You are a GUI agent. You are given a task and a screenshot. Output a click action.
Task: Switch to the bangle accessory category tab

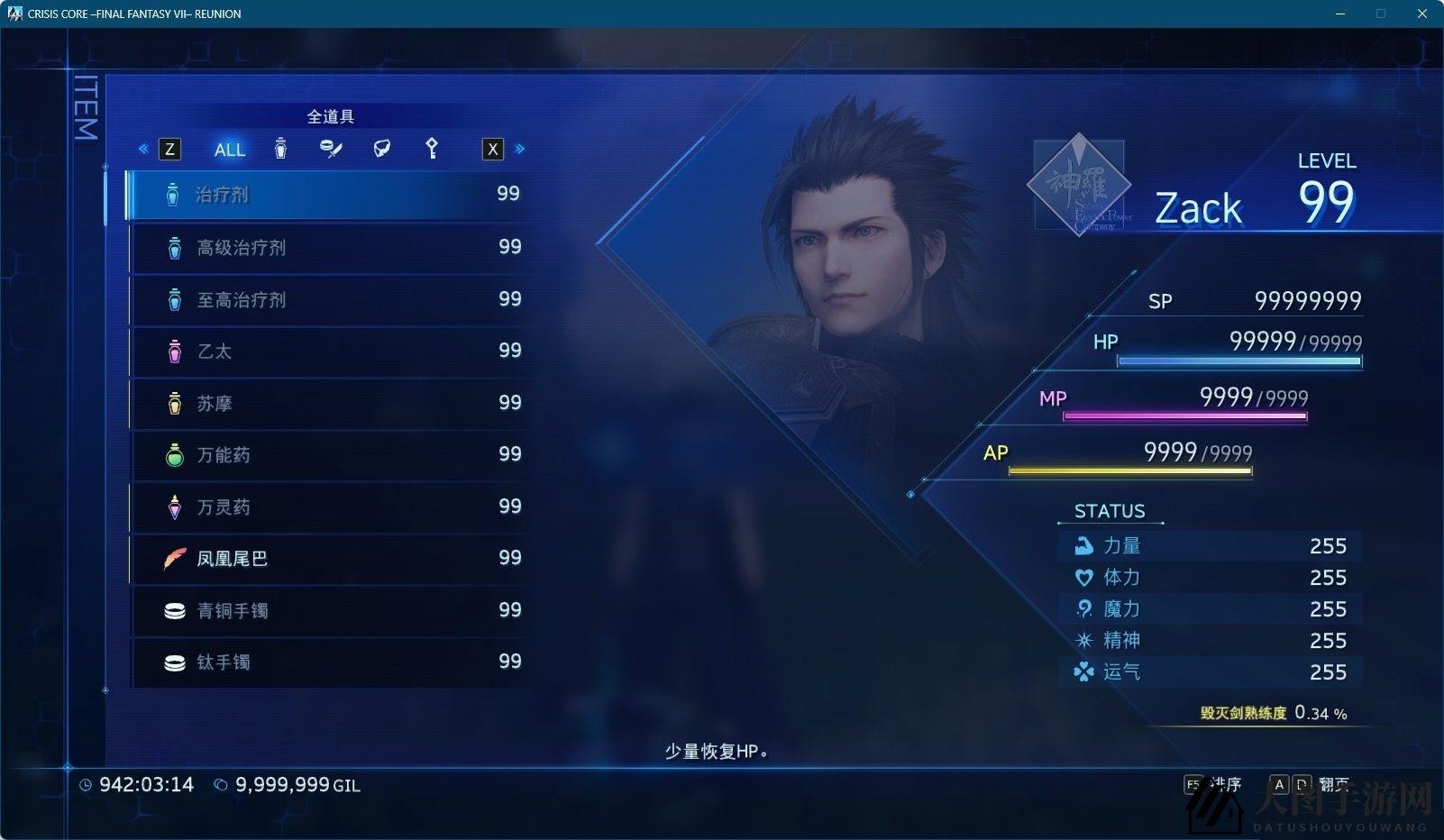tap(331, 149)
